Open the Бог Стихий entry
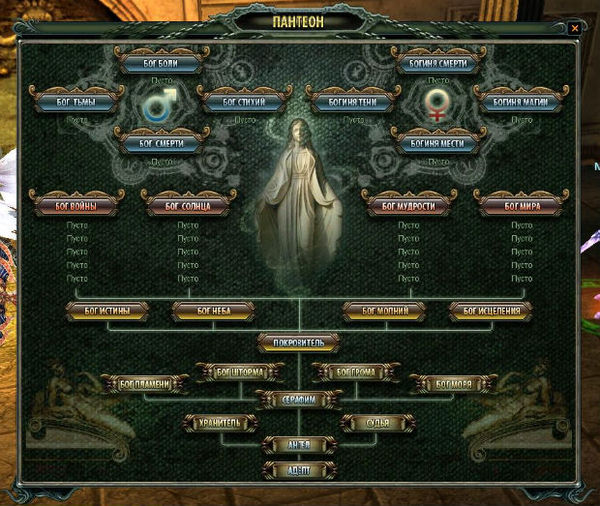This screenshot has width=600, height=506. coord(244,102)
